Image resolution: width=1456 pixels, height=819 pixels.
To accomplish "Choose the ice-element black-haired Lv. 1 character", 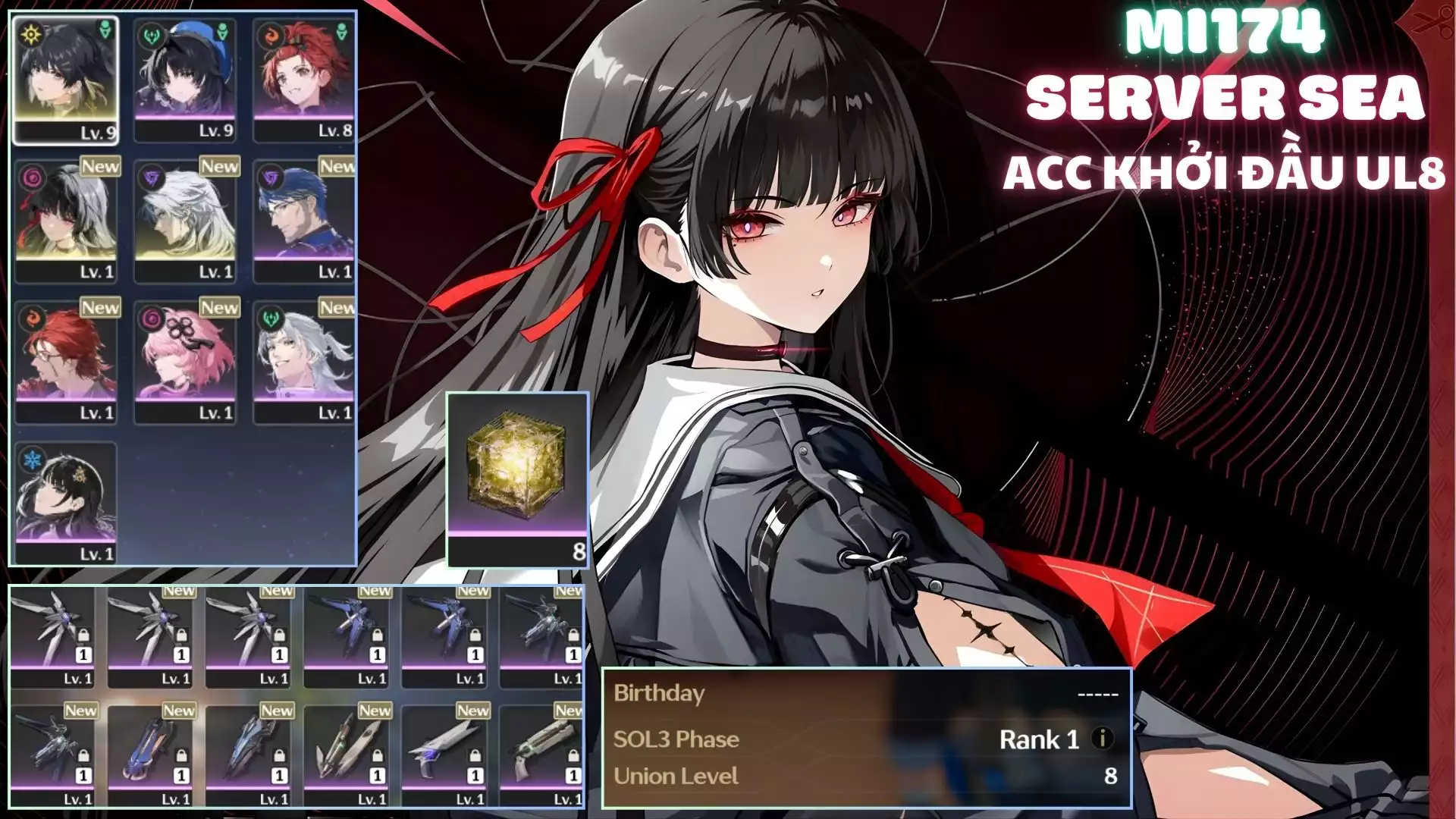I will [65, 502].
